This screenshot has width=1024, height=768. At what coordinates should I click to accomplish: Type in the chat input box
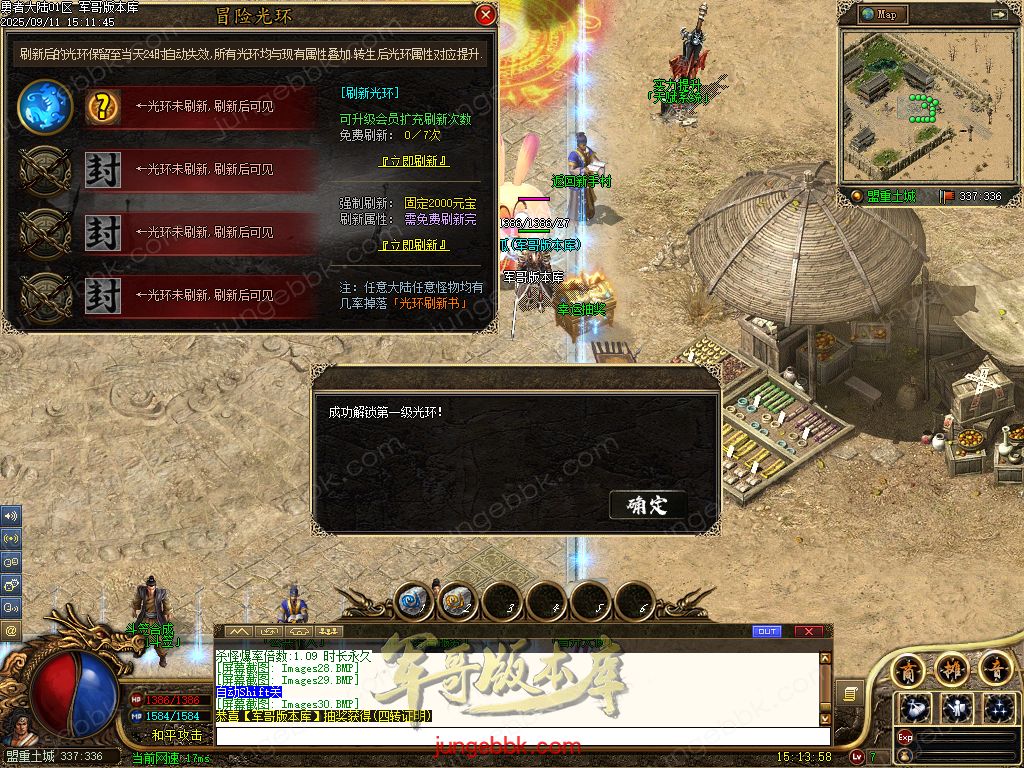point(520,736)
